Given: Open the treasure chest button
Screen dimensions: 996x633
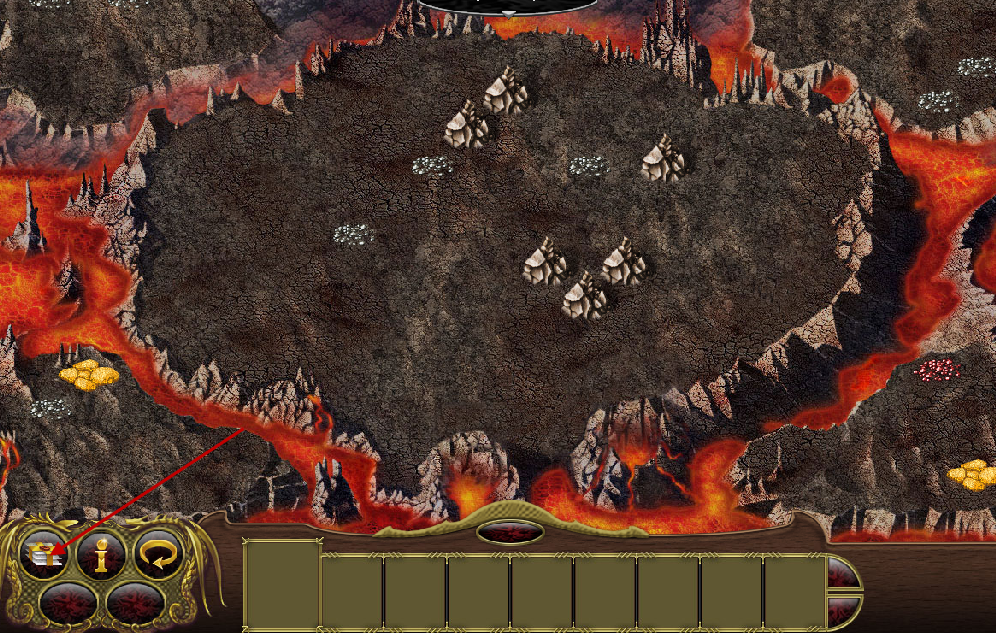Looking at the screenshot, I should click(46, 552).
